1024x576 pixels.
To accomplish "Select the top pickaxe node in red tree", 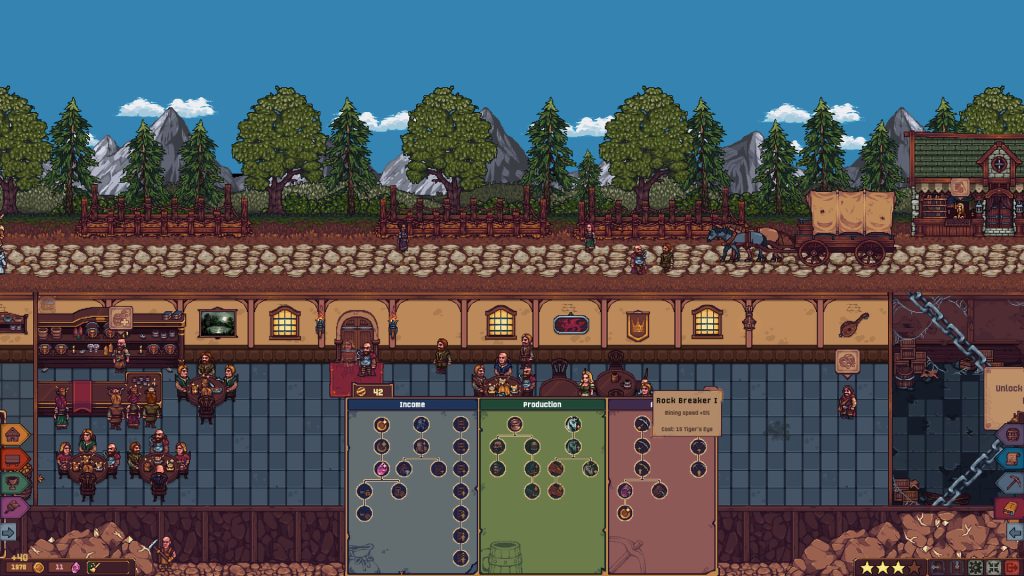I will [642, 423].
